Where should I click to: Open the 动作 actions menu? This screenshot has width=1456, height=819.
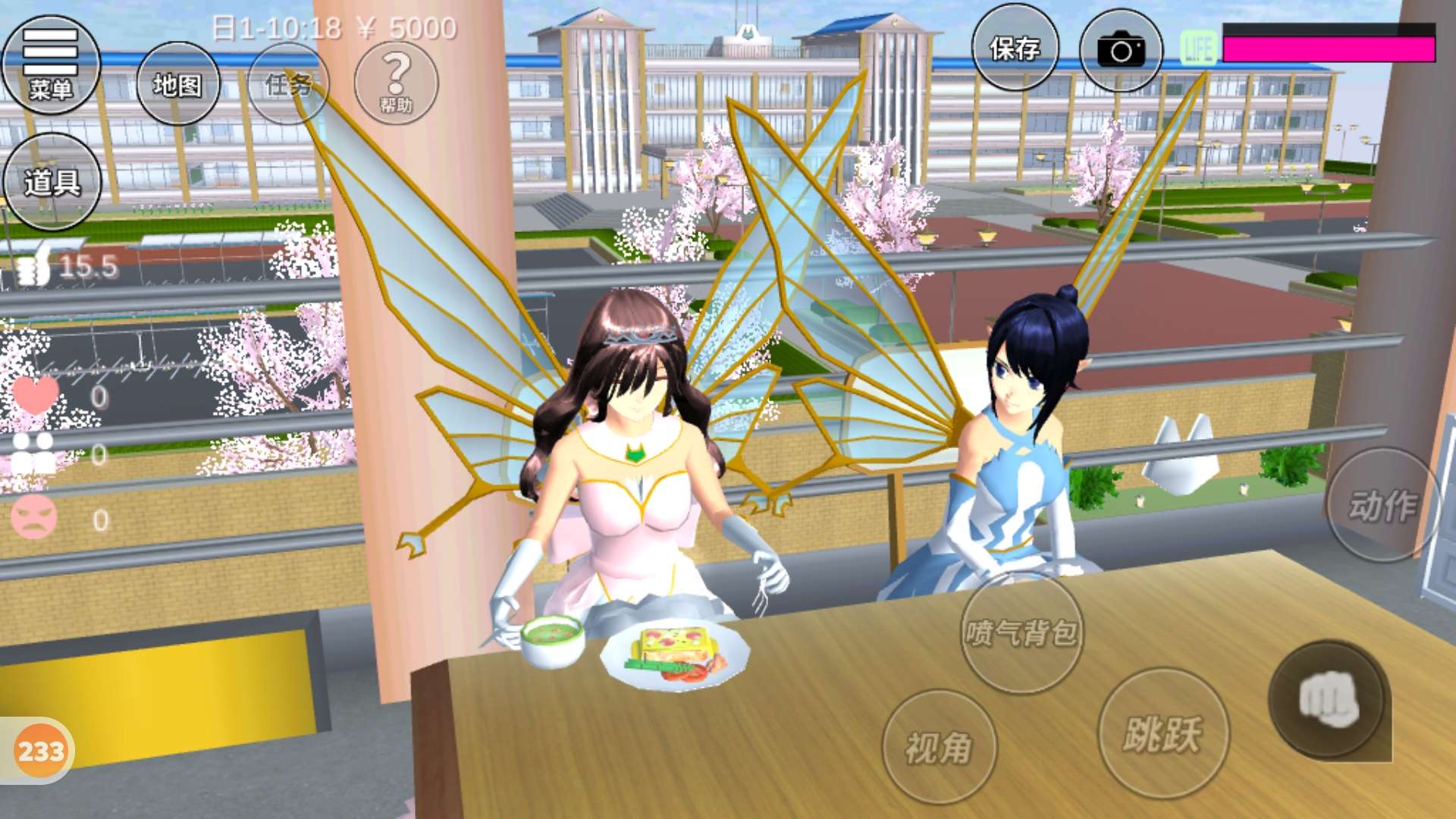[1382, 505]
